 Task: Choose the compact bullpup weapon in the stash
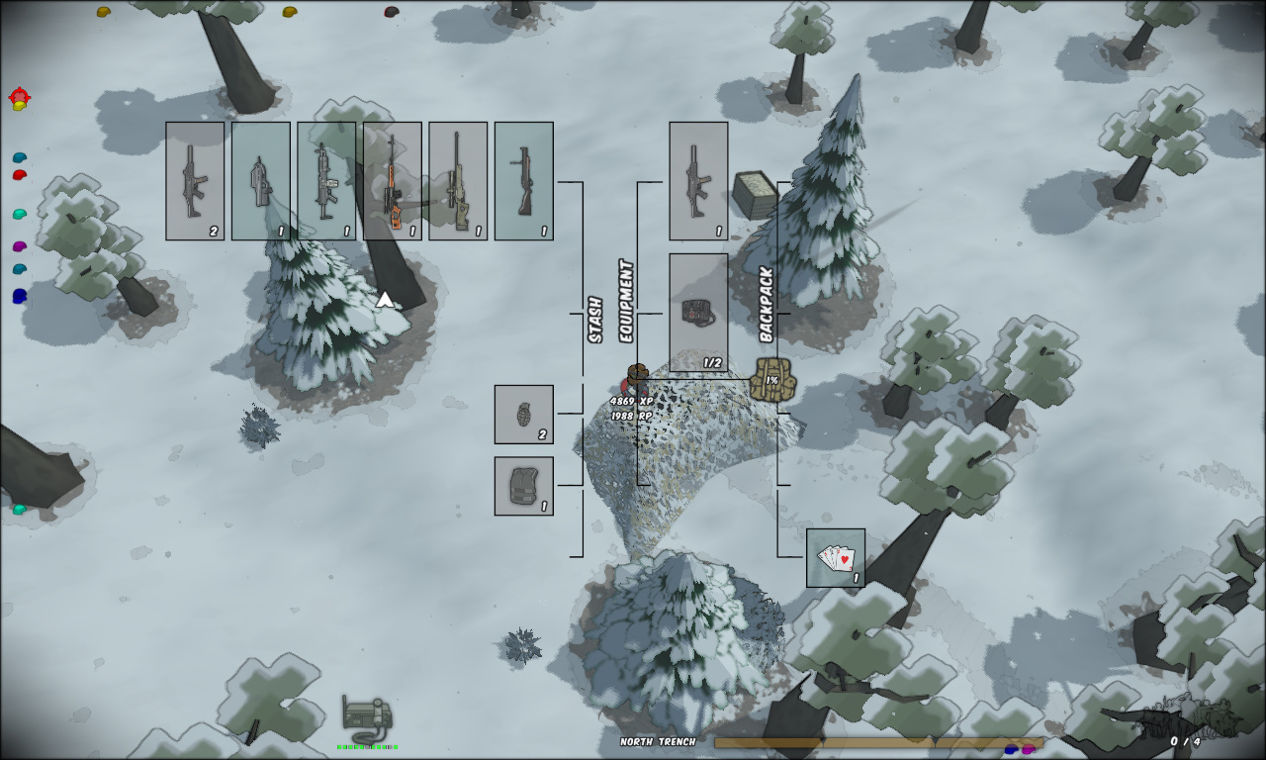click(261, 181)
